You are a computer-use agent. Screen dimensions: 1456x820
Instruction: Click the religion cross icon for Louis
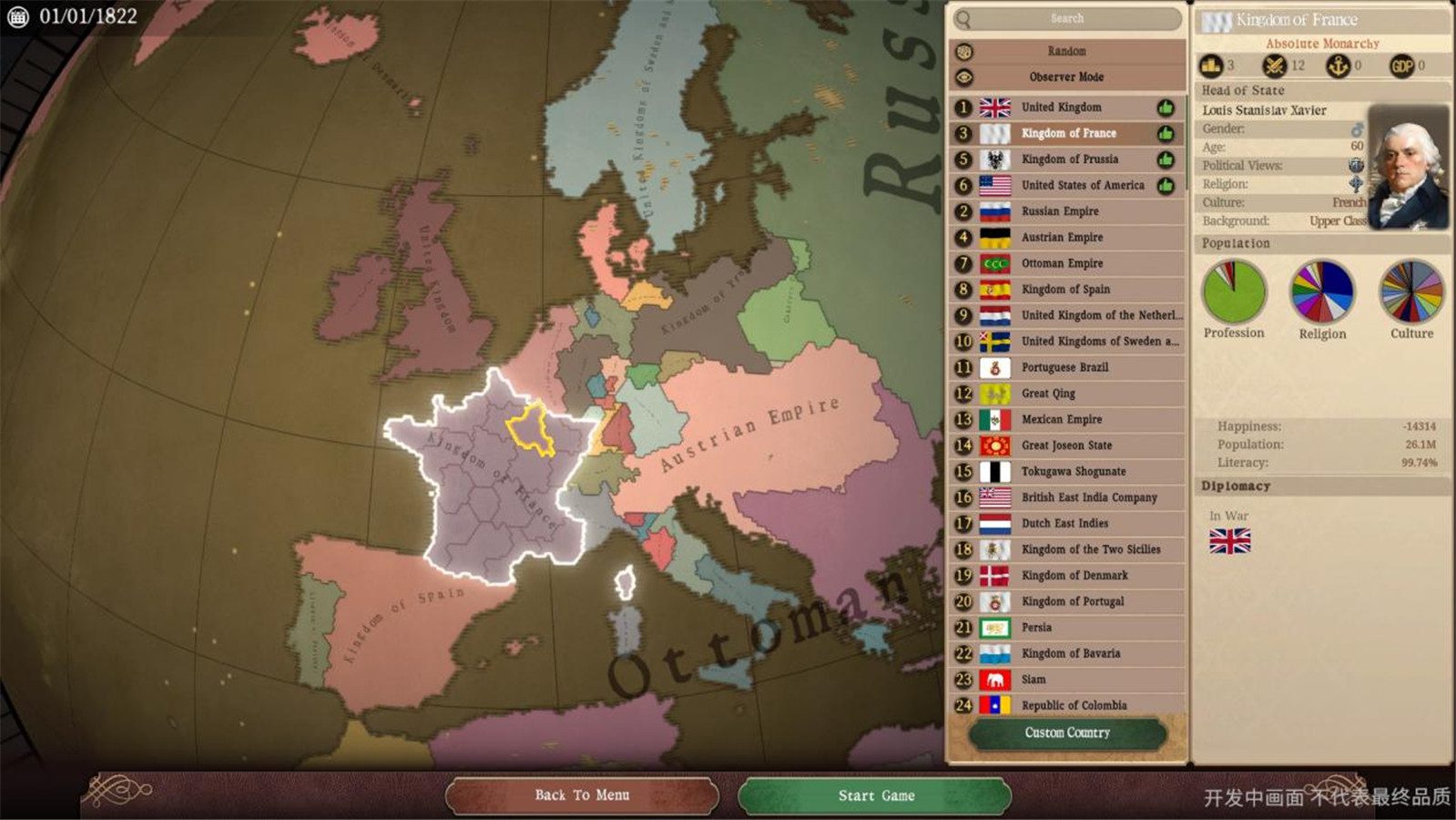(x=1356, y=183)
